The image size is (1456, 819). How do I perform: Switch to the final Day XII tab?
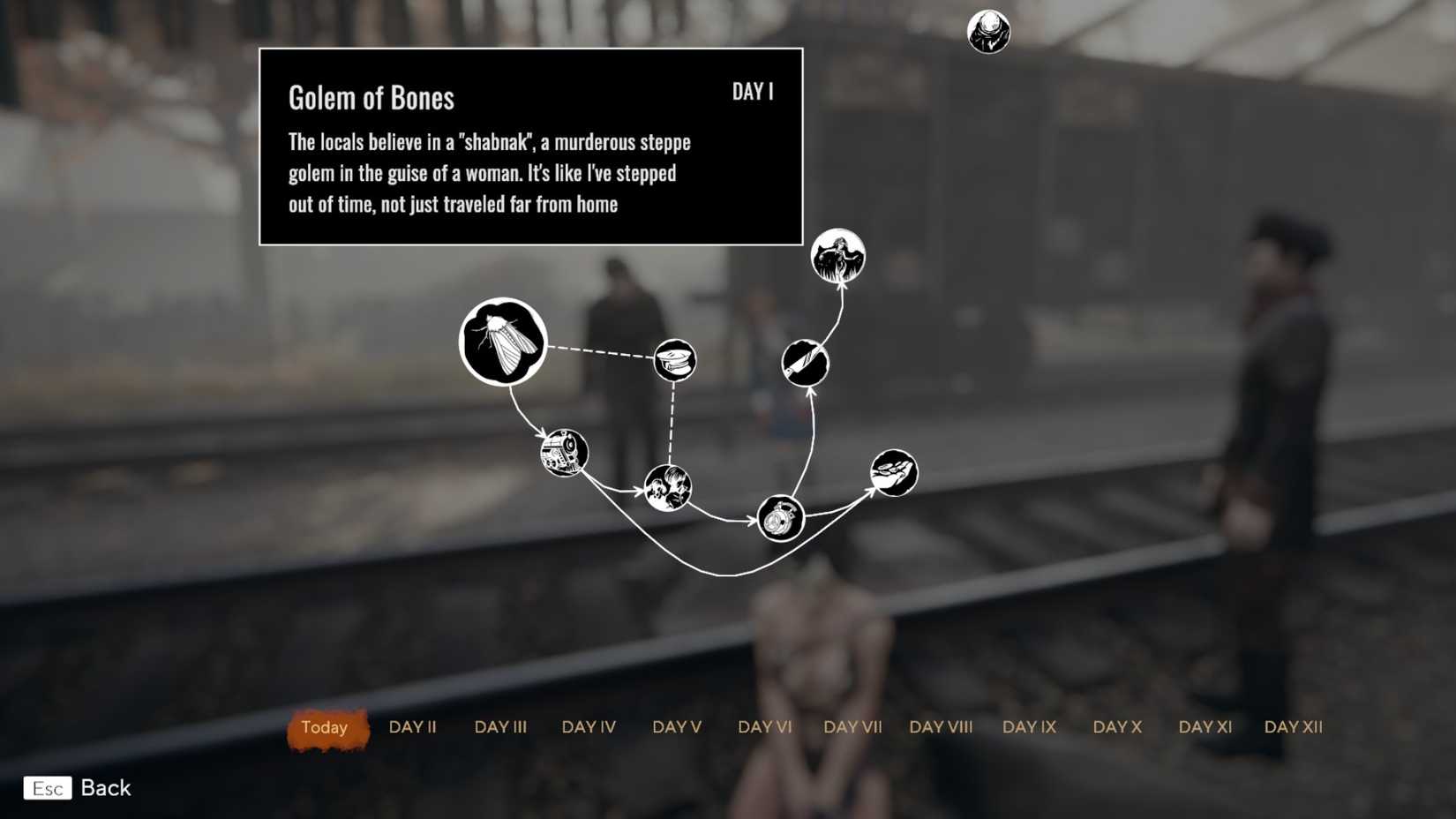point(1294,727)
